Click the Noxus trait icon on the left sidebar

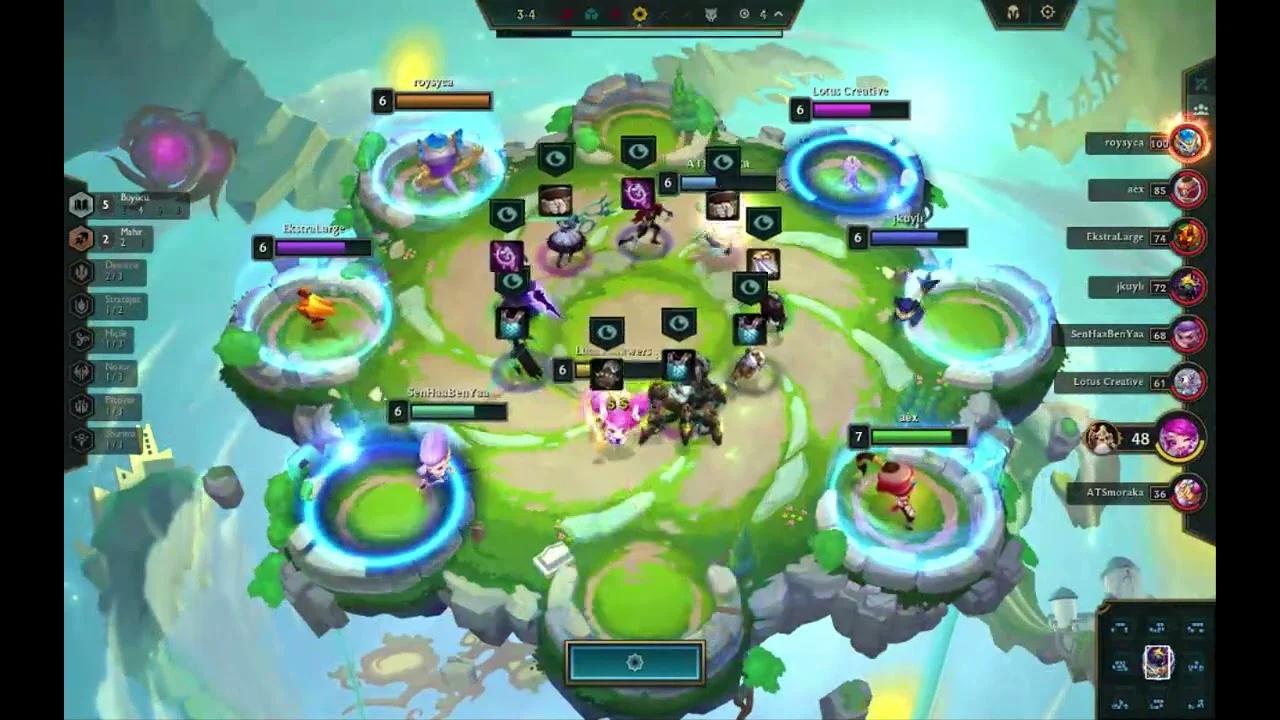click(82, 371)
